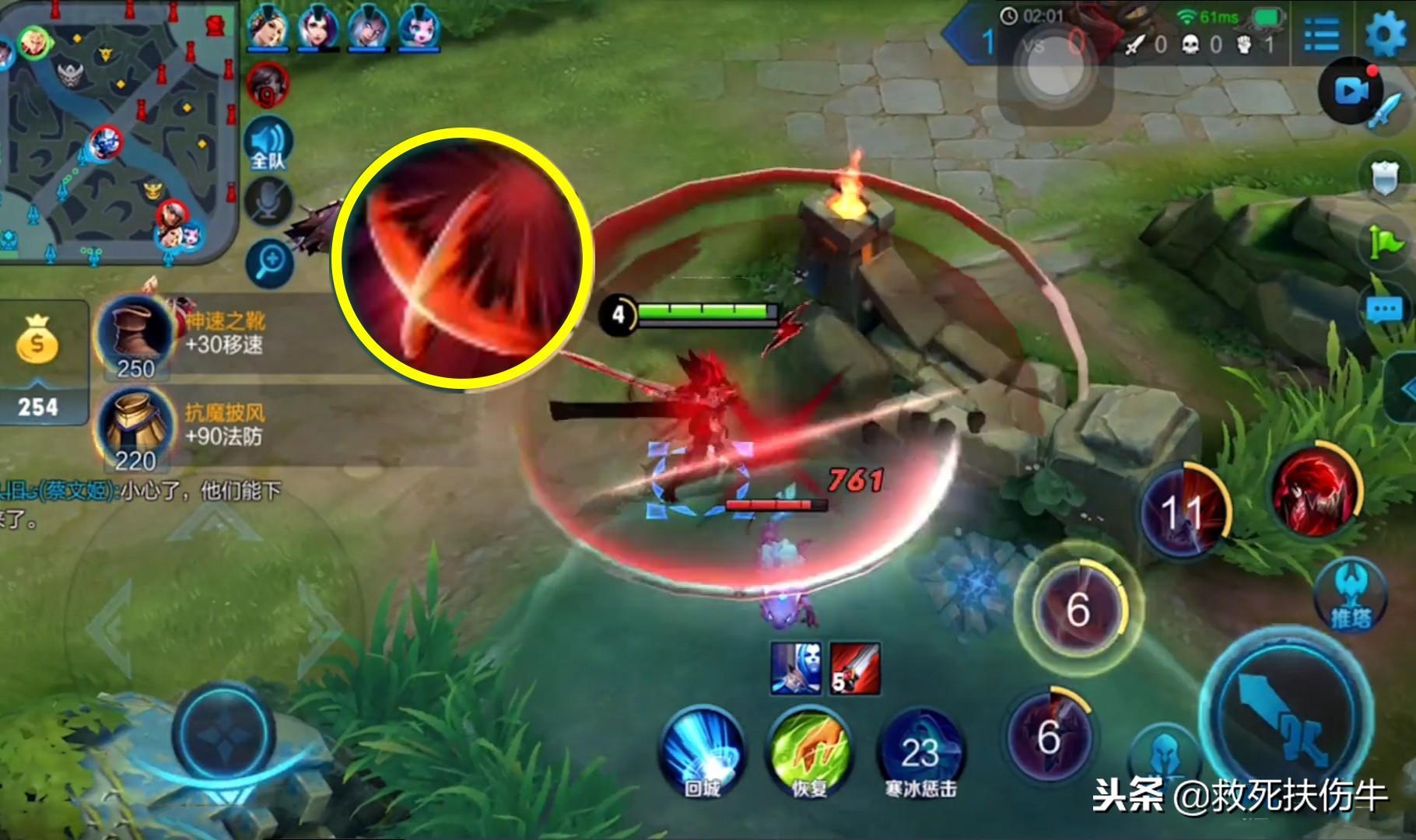Click the screen recording camera button
The width and height of the screenshot is (1416, 840).
click(x=1351, y=91)
